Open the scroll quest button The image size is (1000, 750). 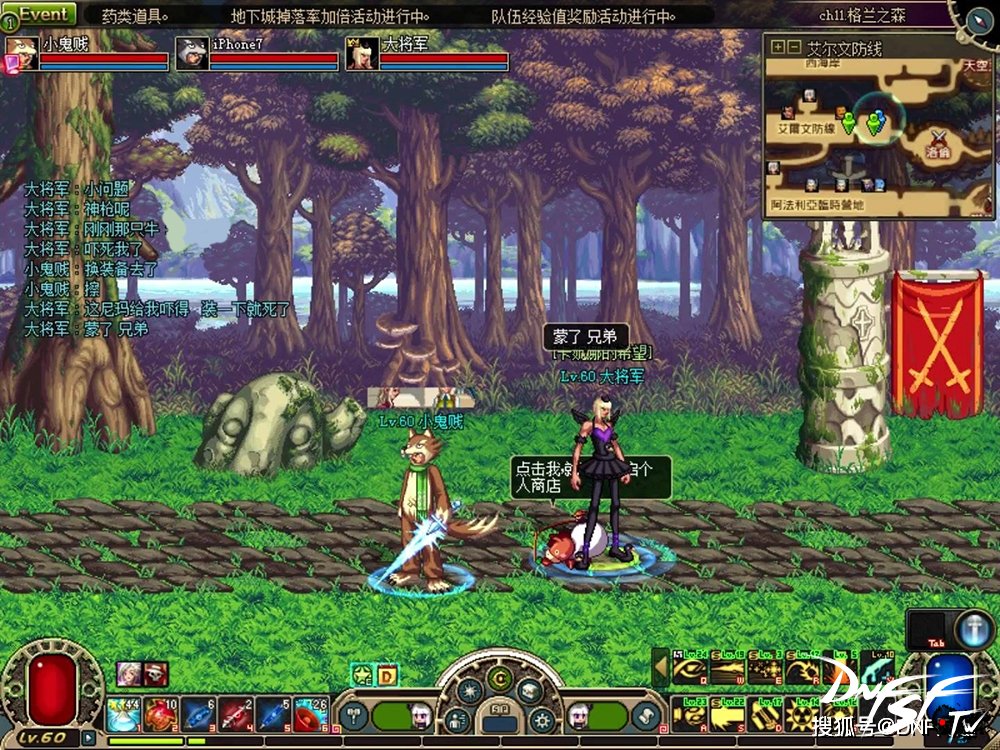[x=647, y=714]
